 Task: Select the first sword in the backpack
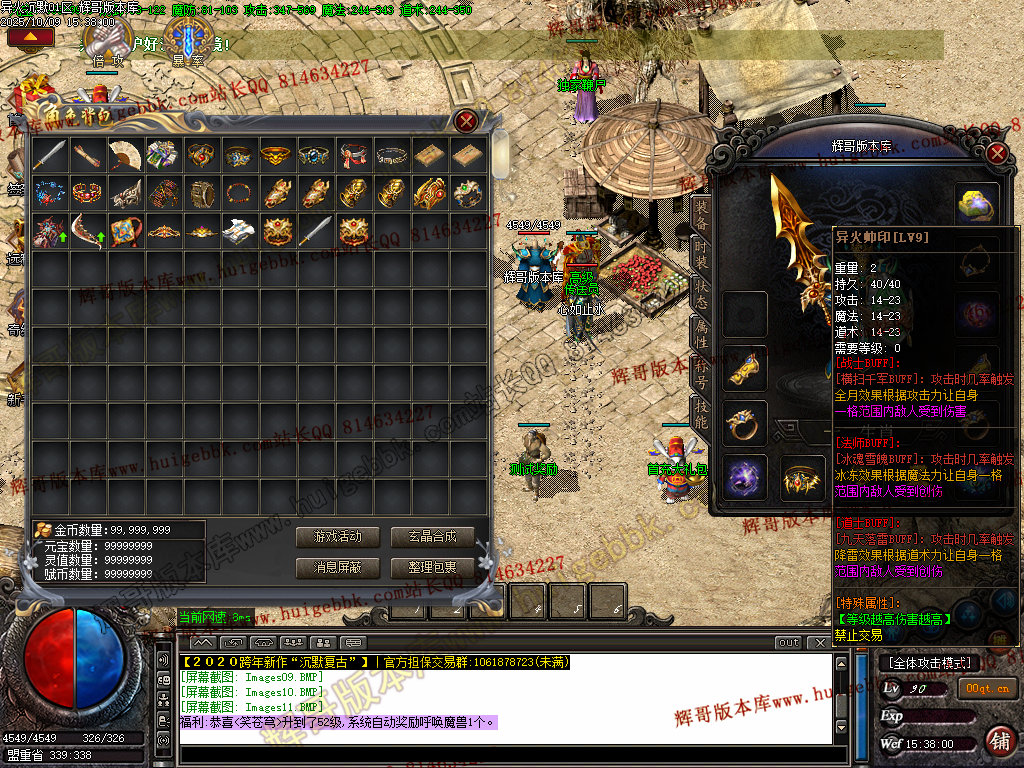point(48,154)
